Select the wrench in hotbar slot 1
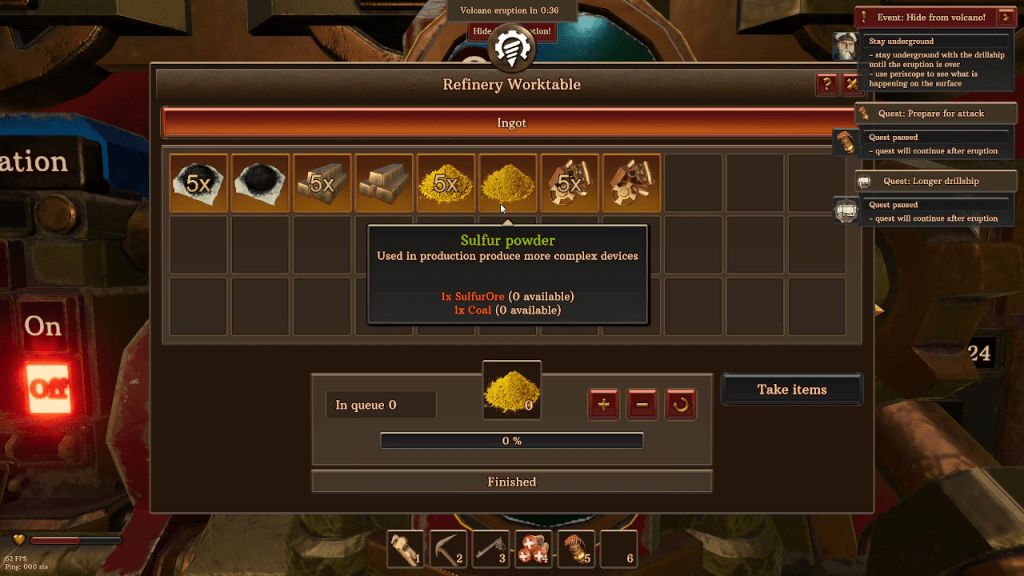1024x576 pixels. coord(406,549)
